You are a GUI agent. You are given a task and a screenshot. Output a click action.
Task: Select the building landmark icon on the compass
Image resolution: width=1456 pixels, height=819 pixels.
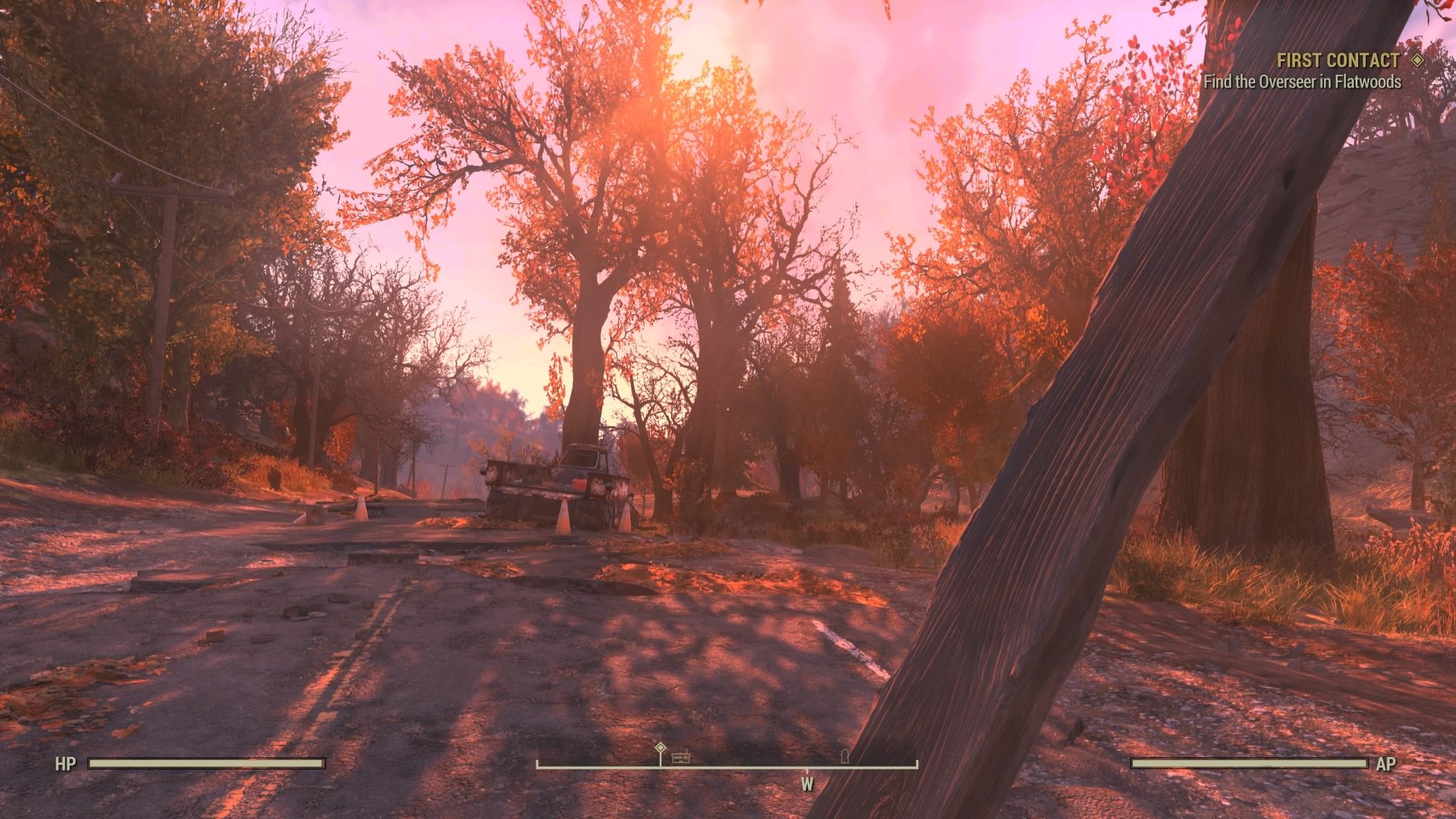(x=681, y=758)
